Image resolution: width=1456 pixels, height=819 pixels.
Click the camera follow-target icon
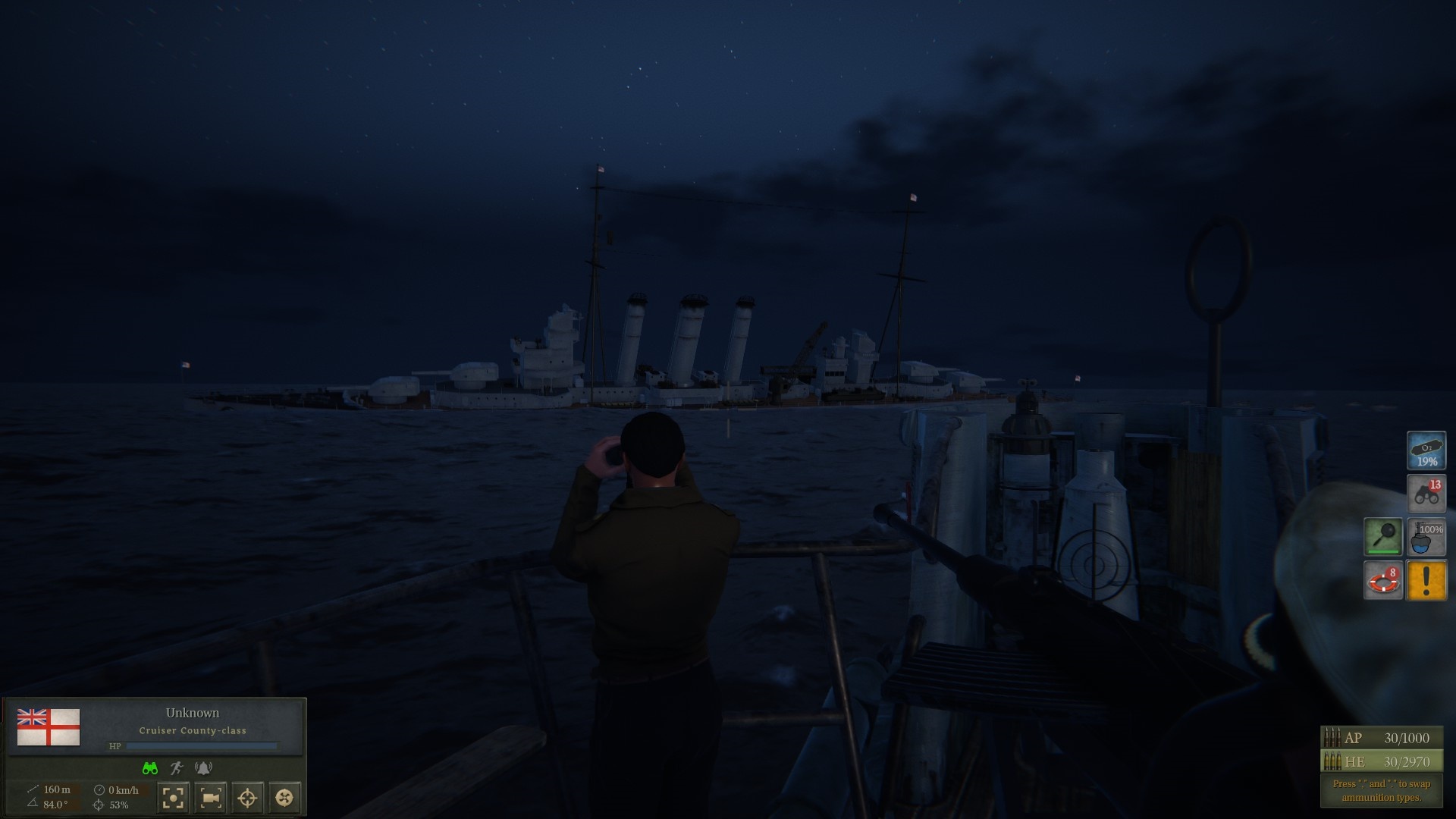tap(212, 798)
